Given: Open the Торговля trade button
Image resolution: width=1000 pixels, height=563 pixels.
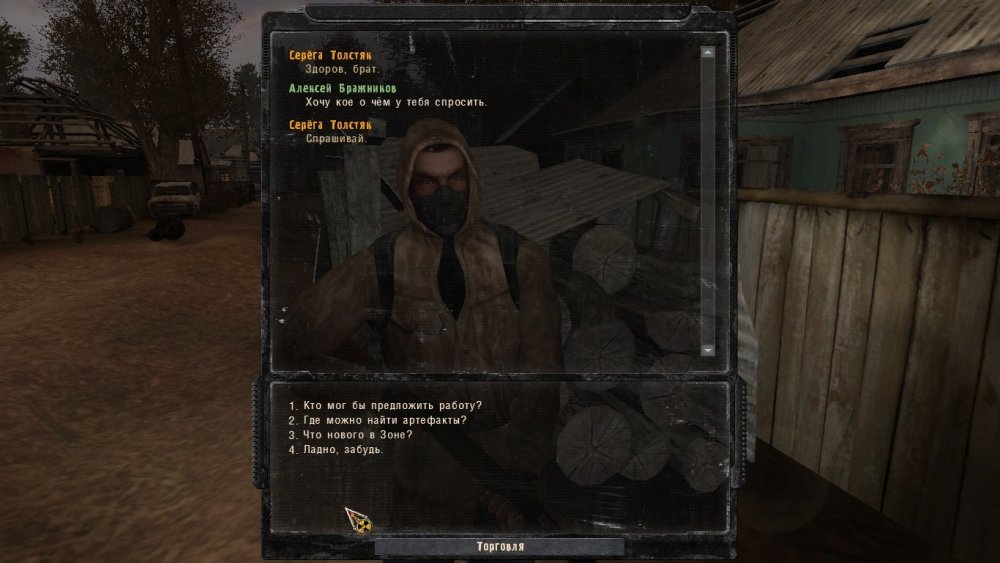Looking at the screenshot, I should (500, 547).
